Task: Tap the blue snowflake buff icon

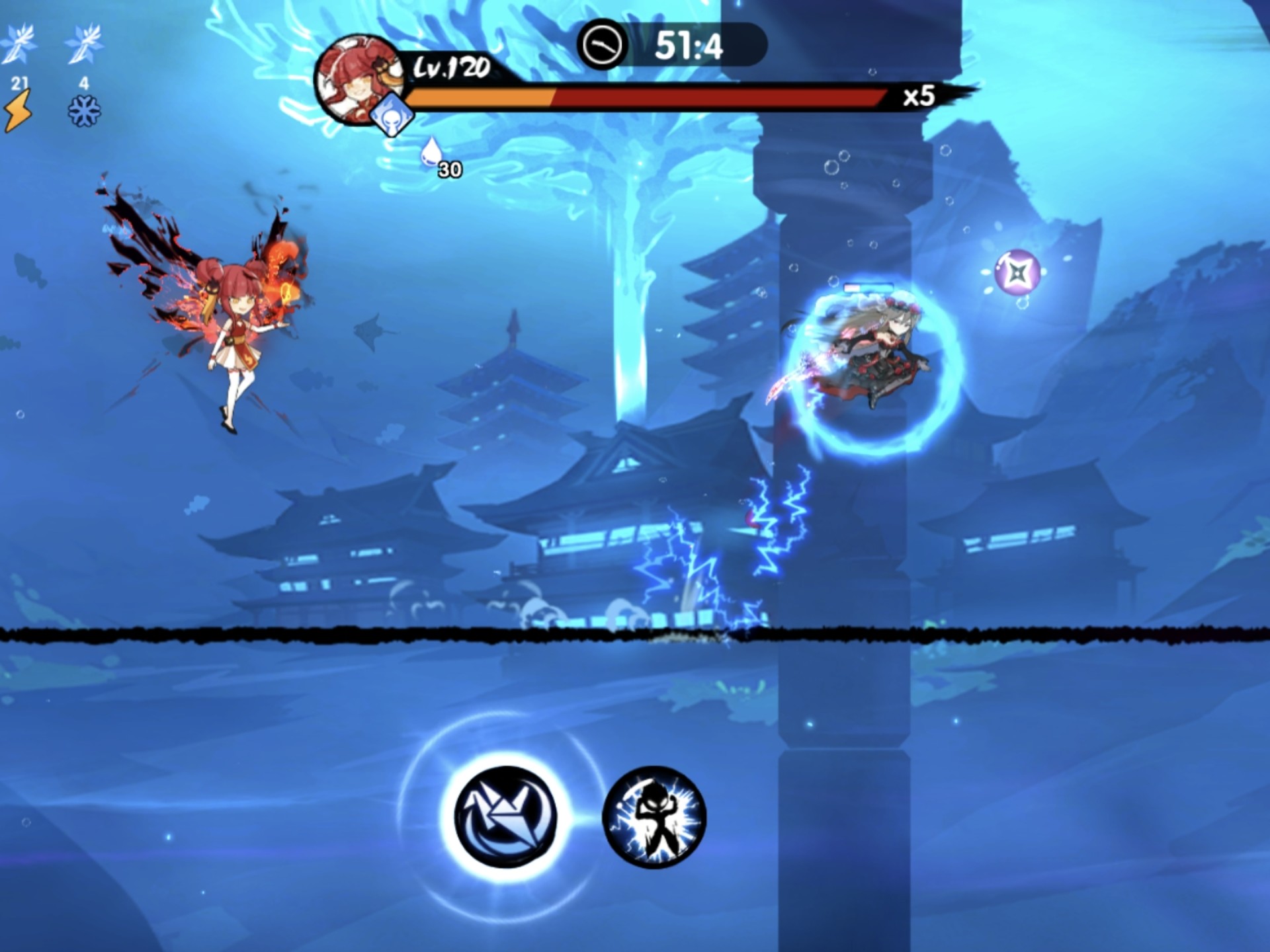Action: coord(84,111)
